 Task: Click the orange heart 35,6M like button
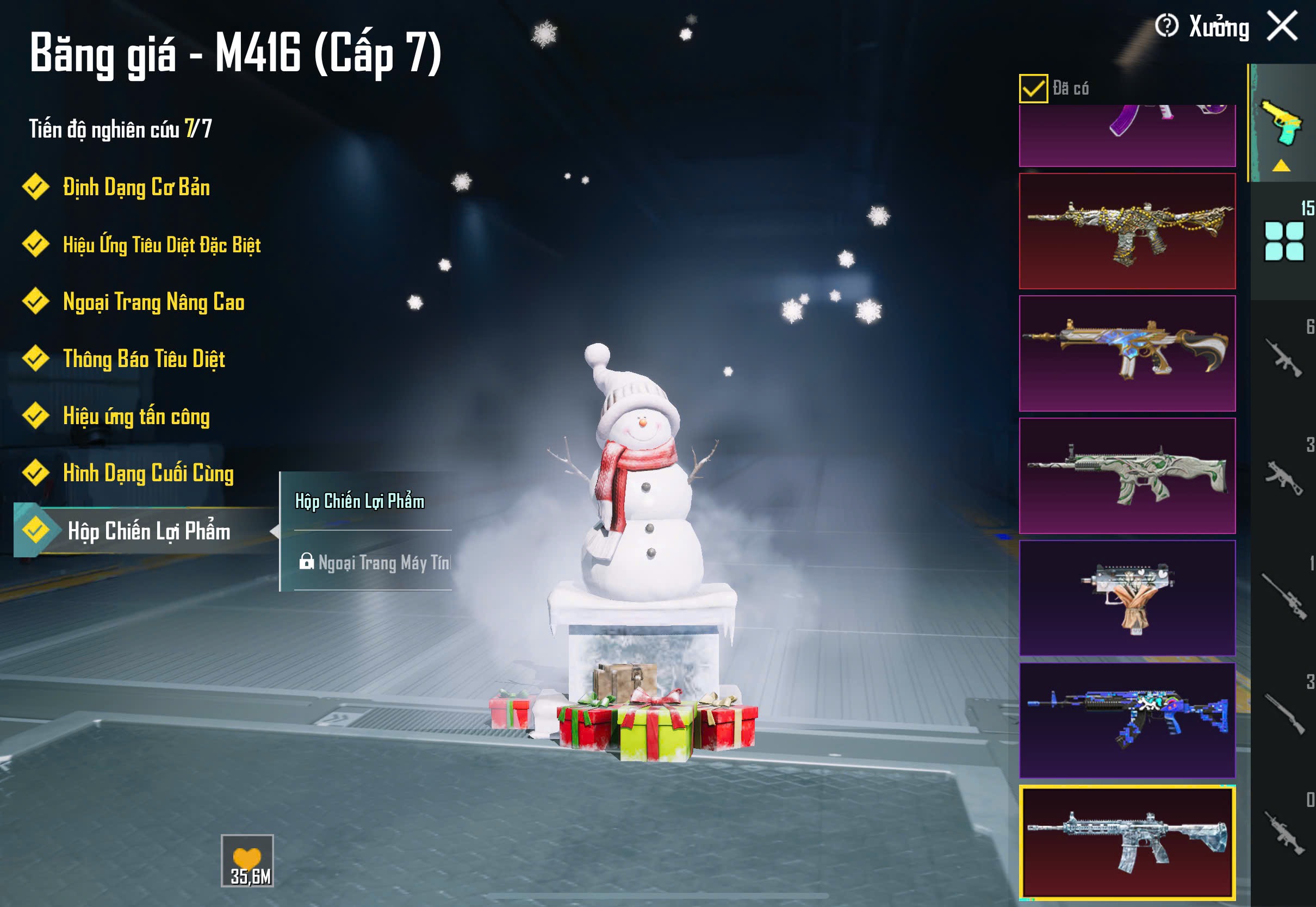coord(247,860)
